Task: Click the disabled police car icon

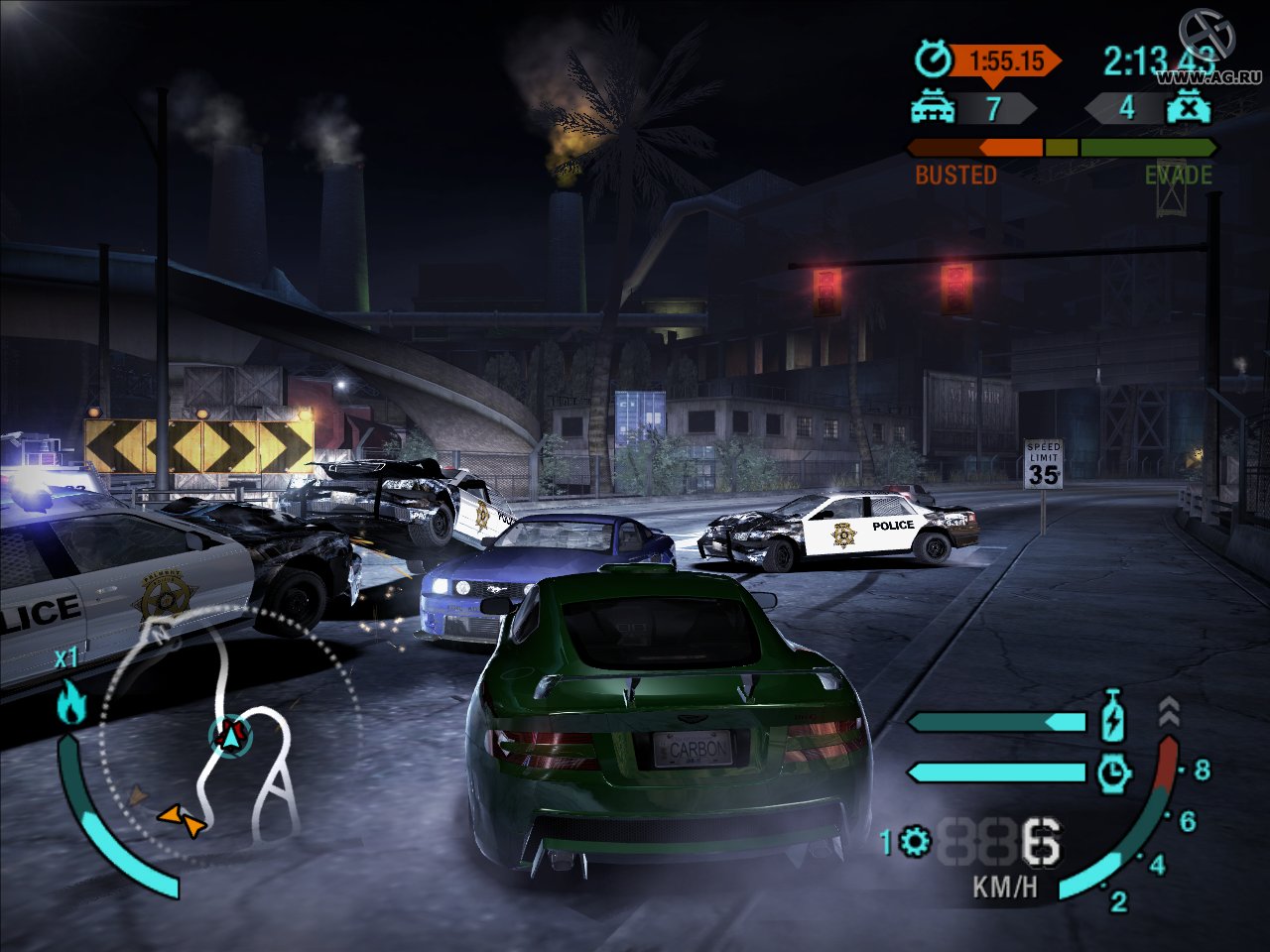Action: 1188,106
